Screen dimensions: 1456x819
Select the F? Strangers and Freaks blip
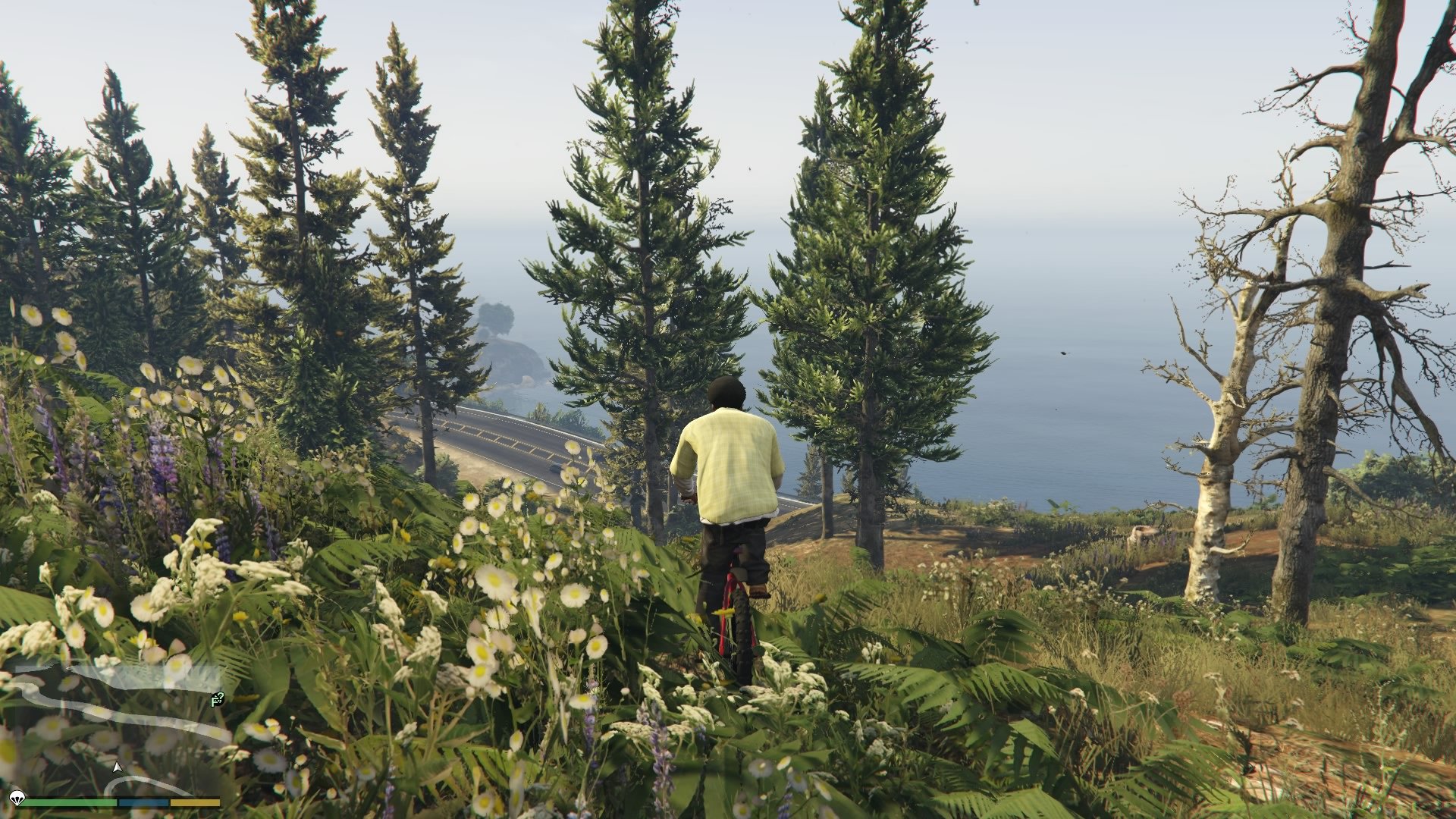(218, 699)
